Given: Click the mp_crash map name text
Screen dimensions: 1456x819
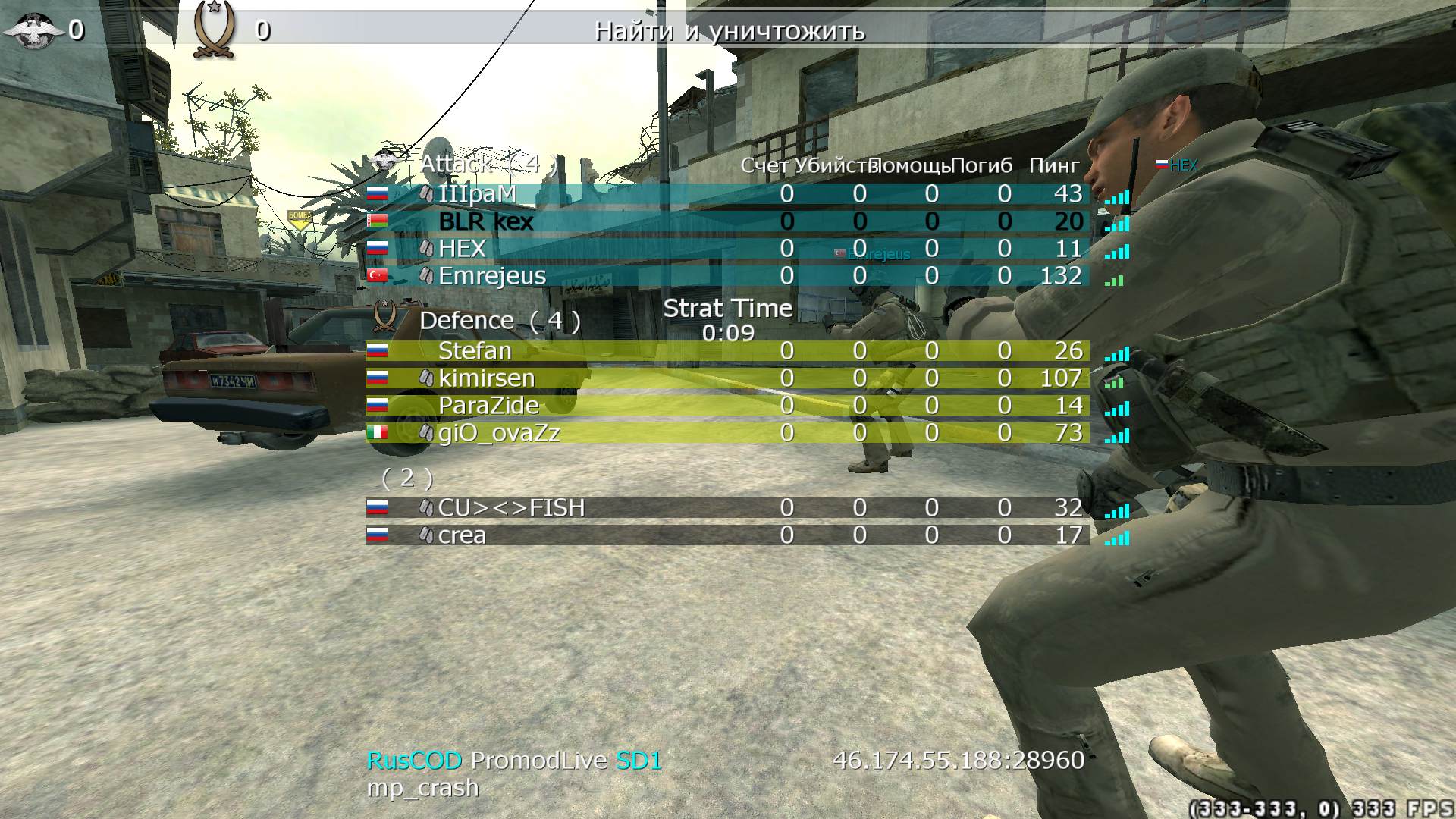Looking at the screenshot, I should tap(422, 789).
